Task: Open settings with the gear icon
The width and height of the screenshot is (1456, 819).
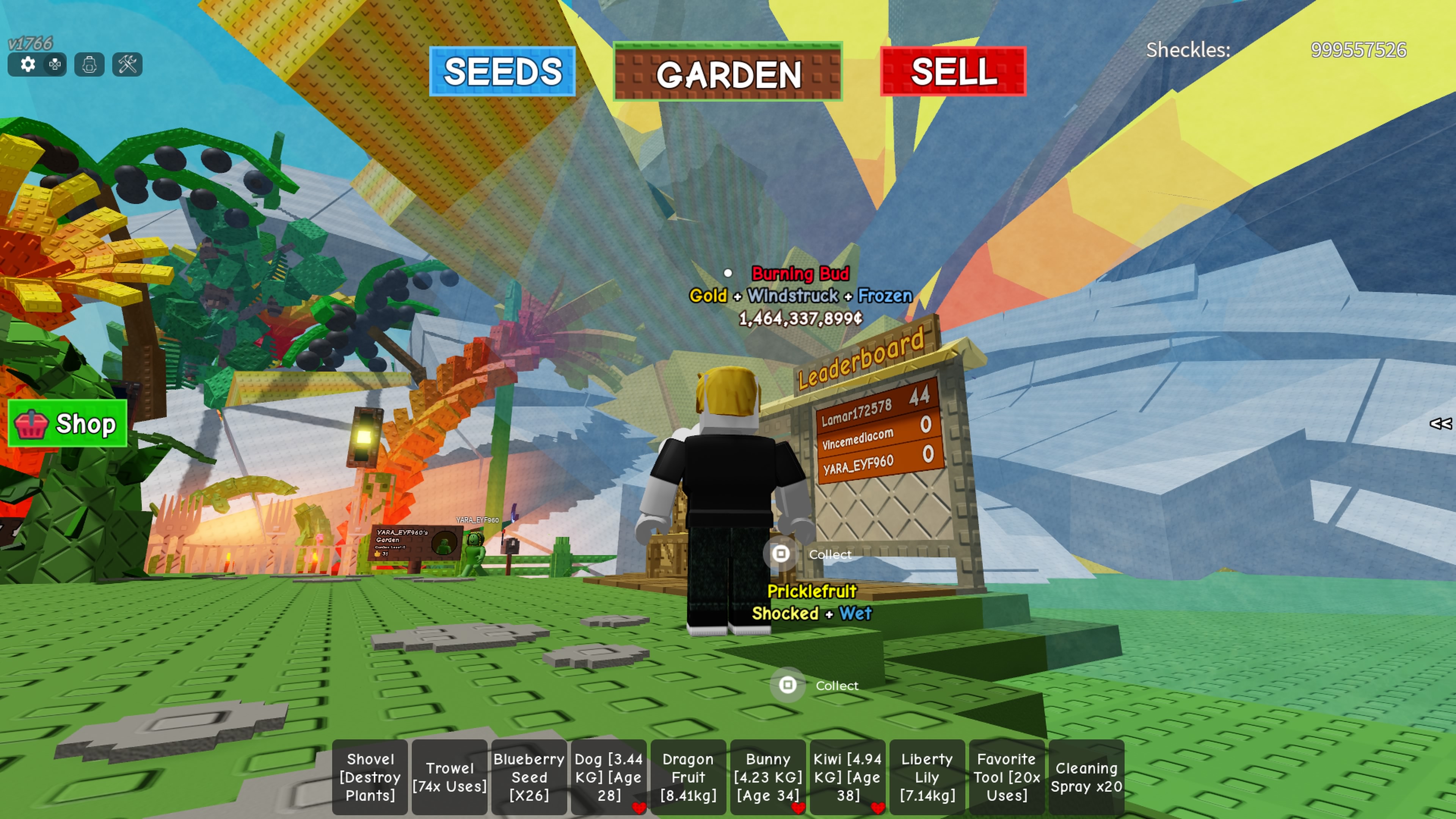Action: coord(27,64)
